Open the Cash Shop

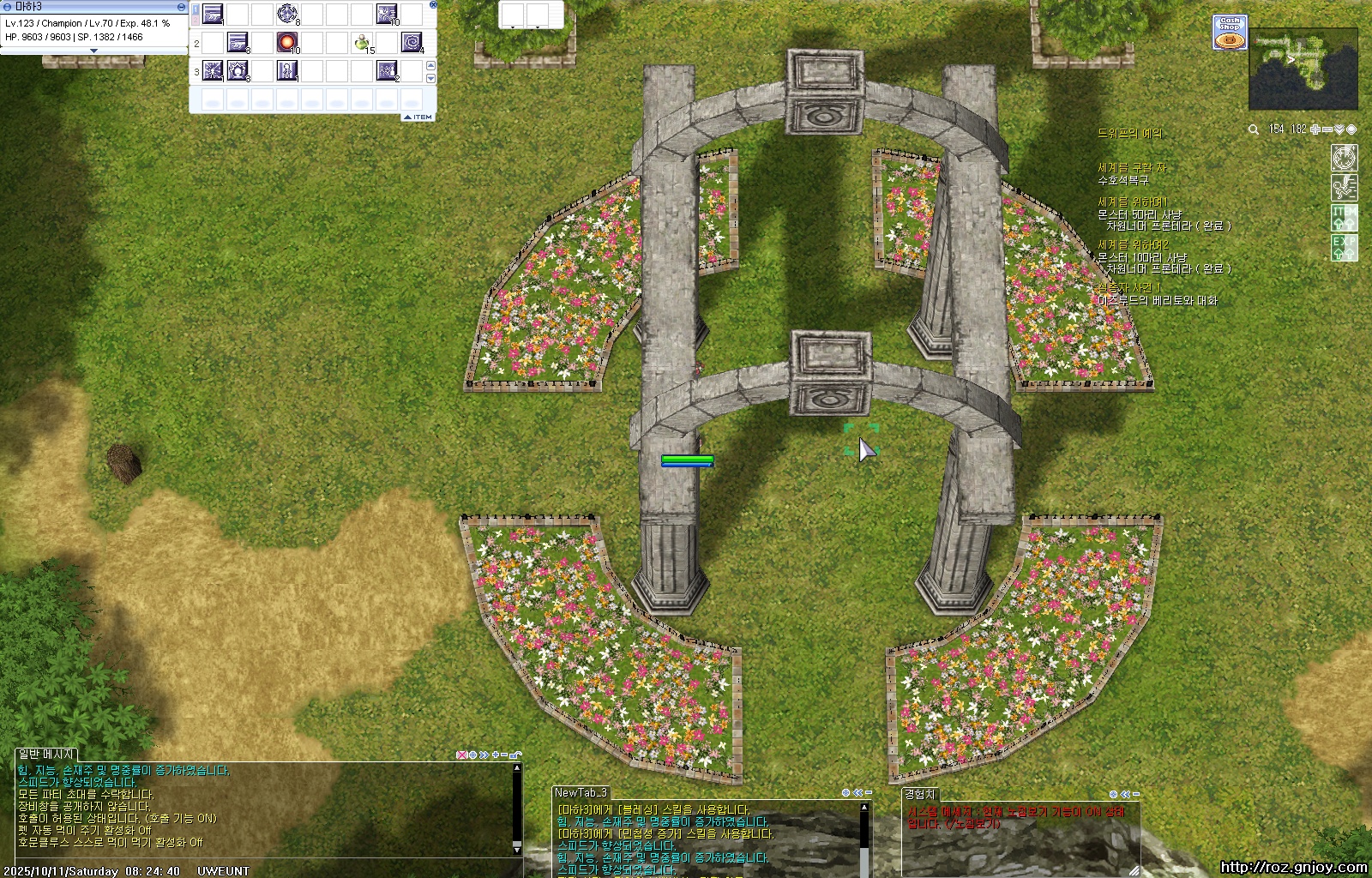pos(1229,33)
